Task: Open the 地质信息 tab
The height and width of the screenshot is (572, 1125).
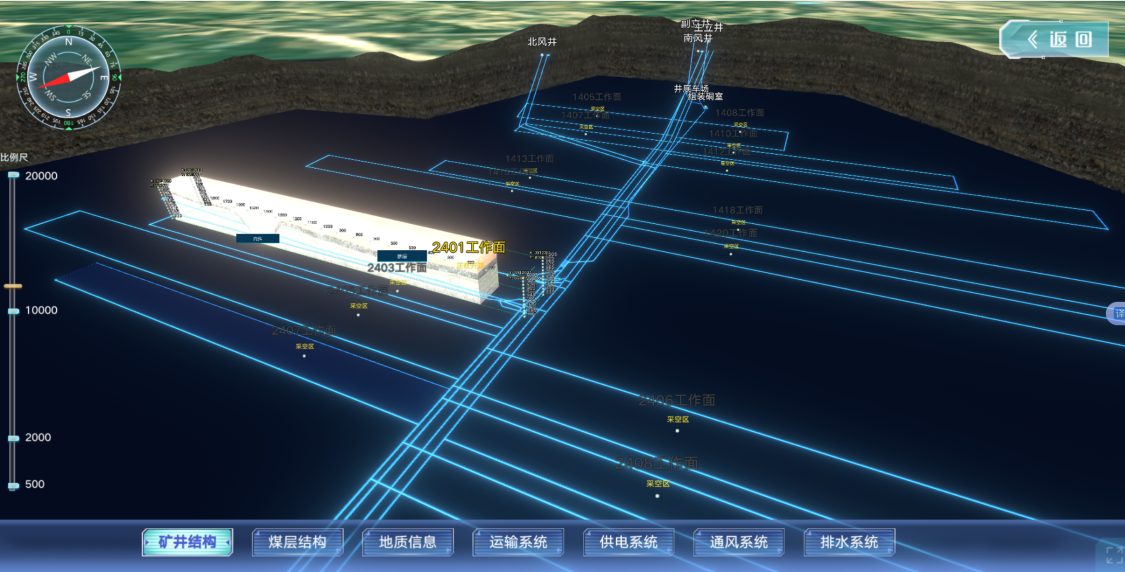Action: coord(408,542)
